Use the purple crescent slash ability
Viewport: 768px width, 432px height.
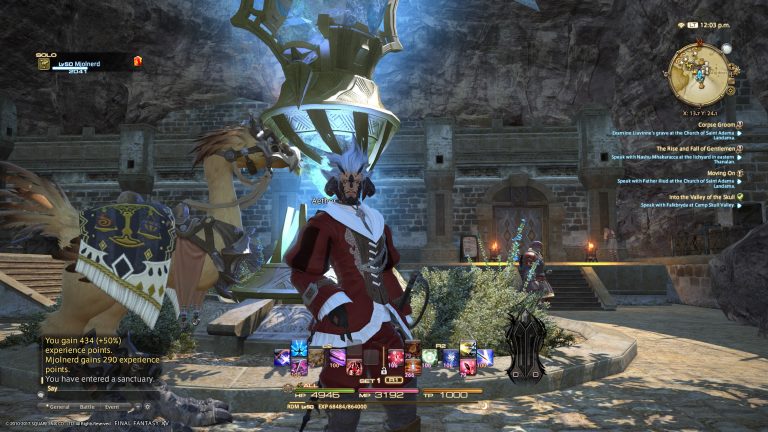(x=339, y=355)
